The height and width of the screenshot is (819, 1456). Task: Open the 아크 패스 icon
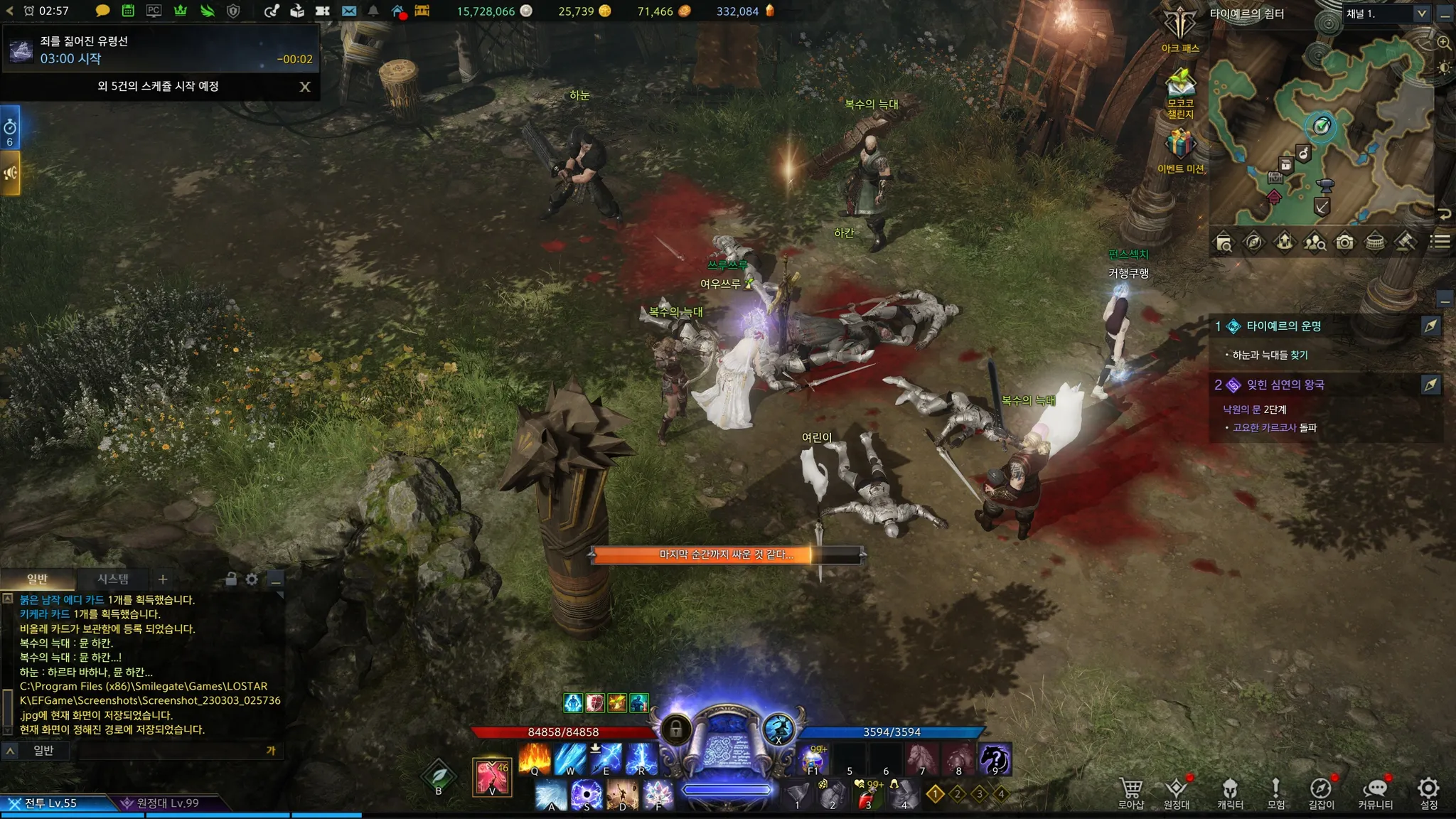(x=1180, y=28)
